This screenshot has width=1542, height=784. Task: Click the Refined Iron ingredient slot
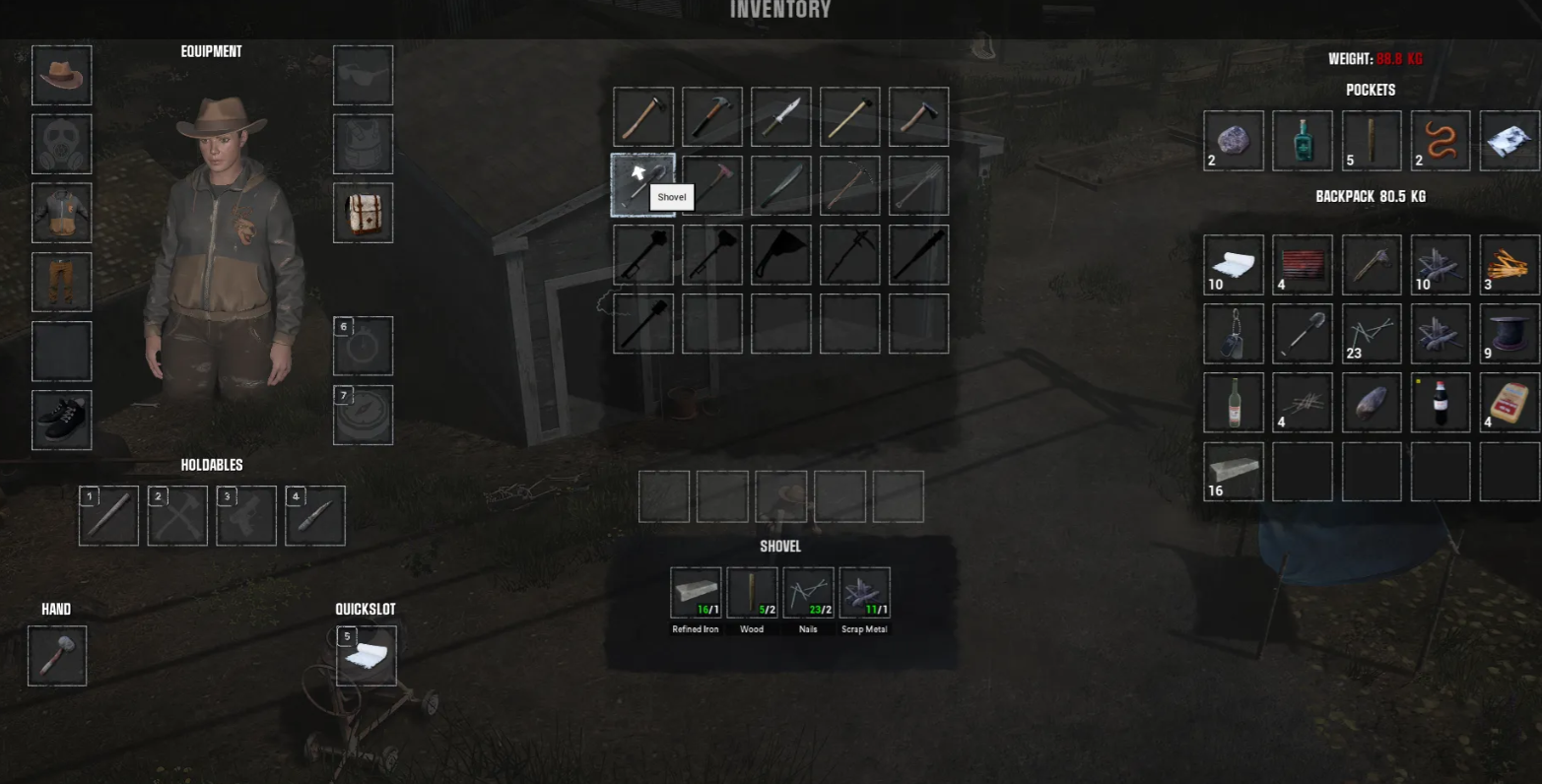pos(696,593)
